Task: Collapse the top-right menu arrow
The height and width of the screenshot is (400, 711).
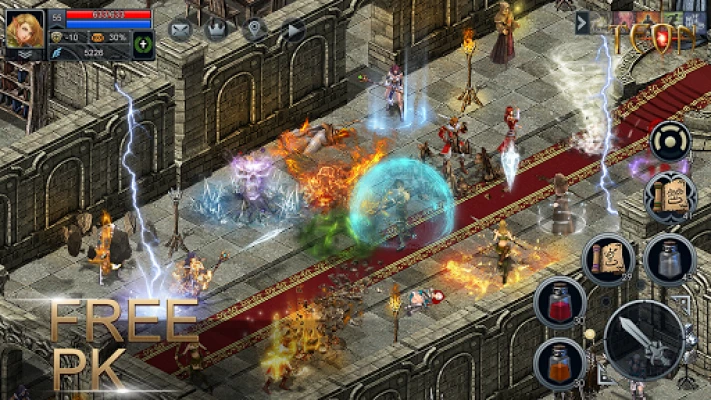Action: coord(582,22)
